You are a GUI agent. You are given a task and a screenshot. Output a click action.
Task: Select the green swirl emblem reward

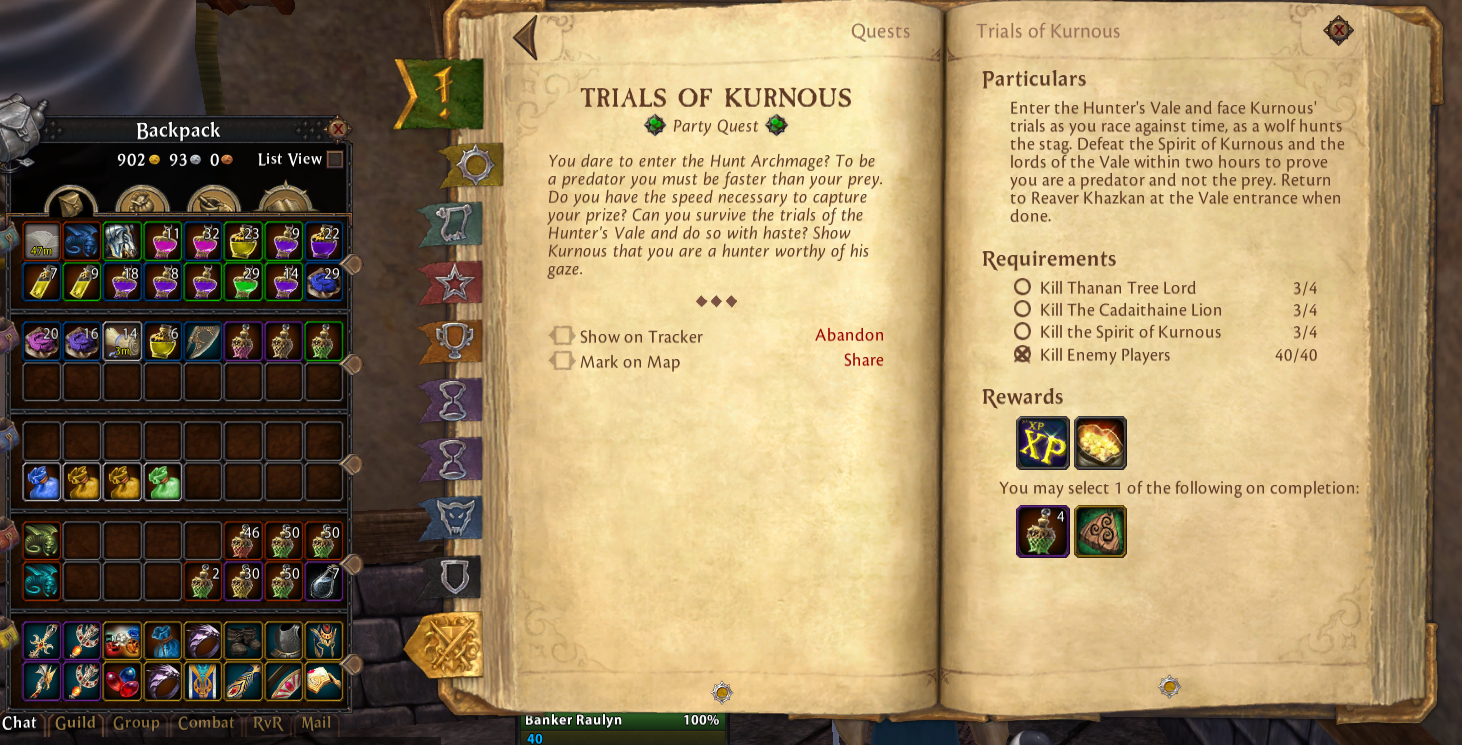(x=1100, y=531)
